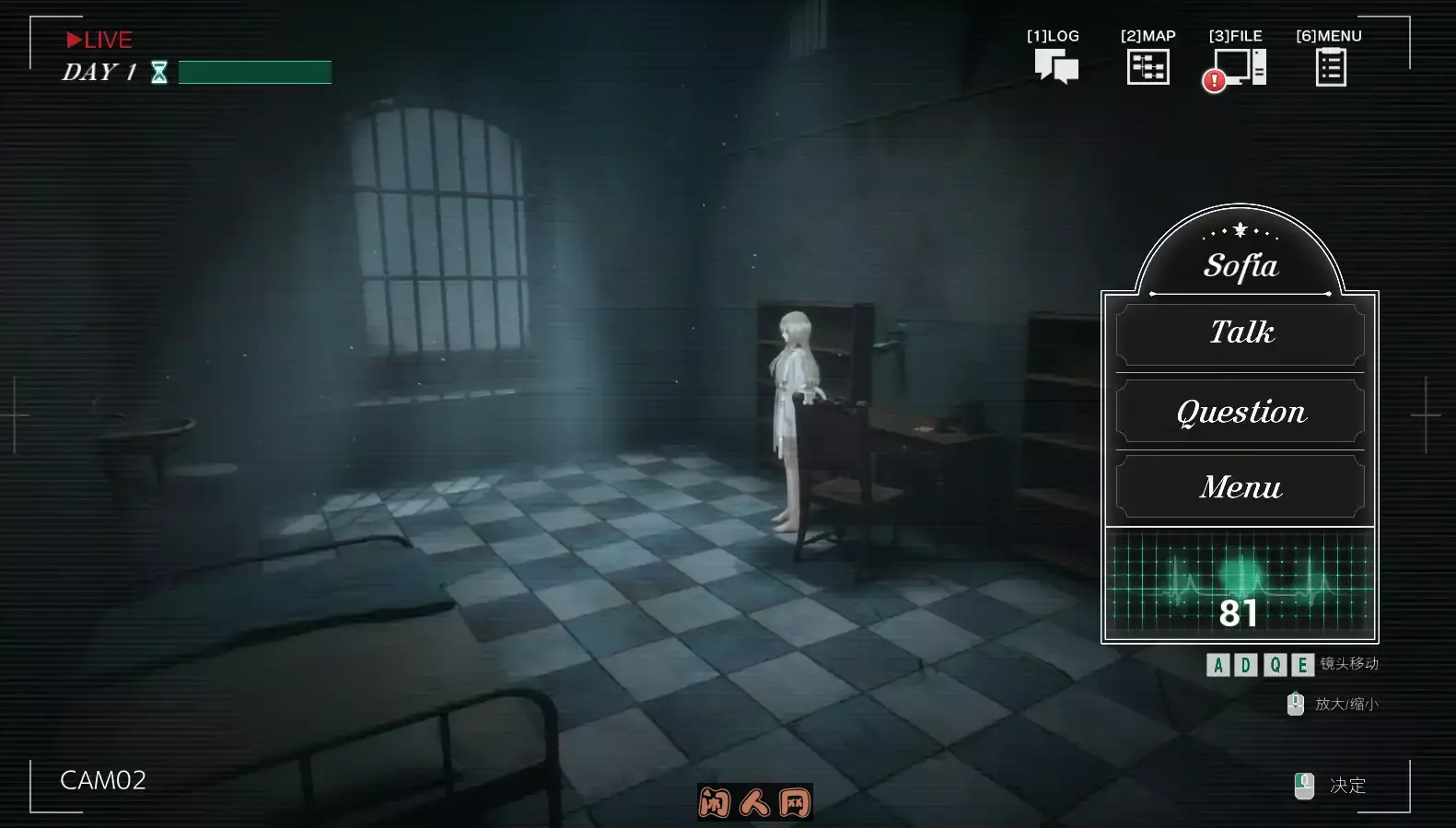Click the green DAY 1 progress bar
Screen dimensions: 1456x828
click(255, 72)
